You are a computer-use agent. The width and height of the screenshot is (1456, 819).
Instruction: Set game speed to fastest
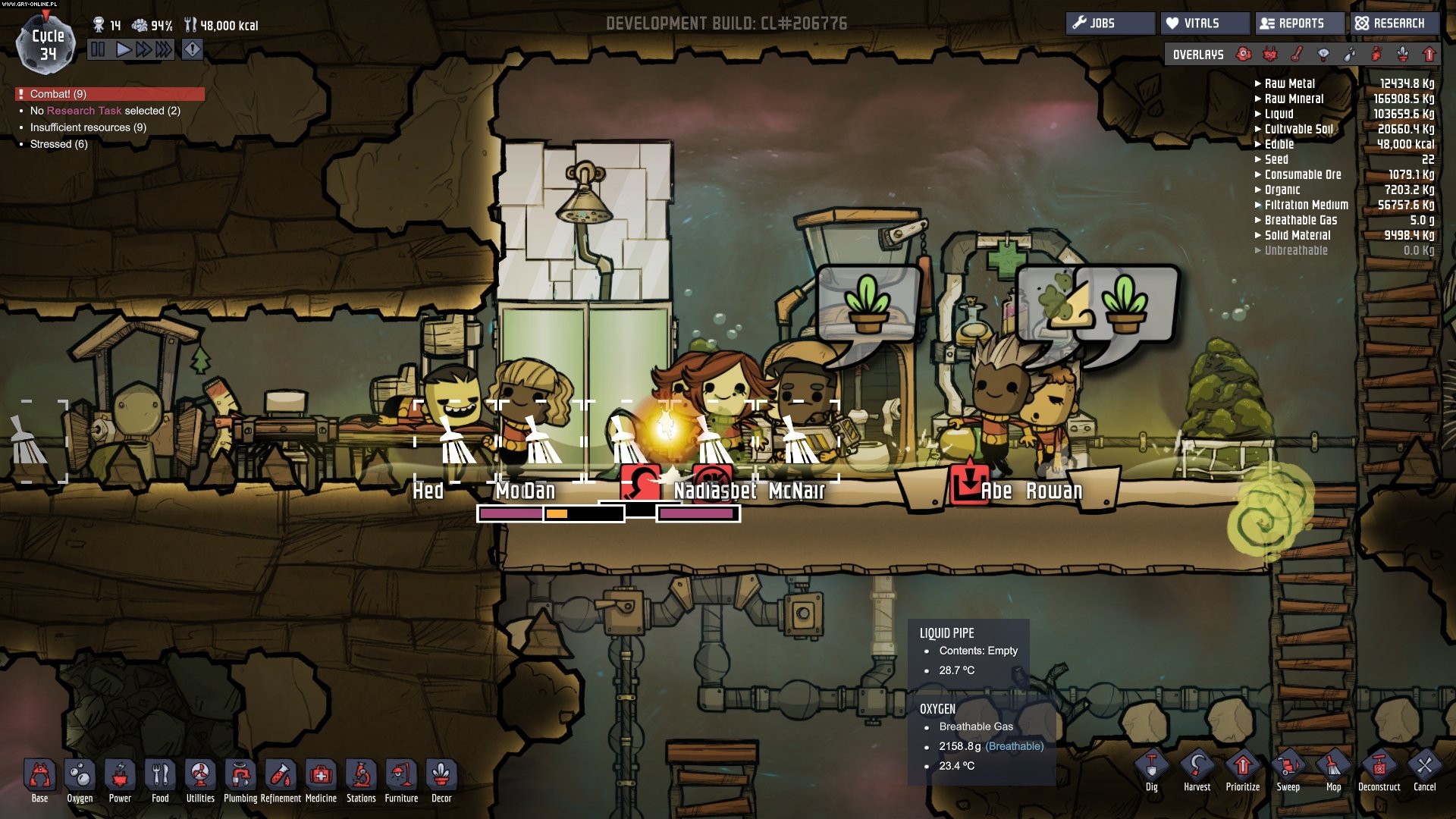pyautogui.click(x=163, y=50)
